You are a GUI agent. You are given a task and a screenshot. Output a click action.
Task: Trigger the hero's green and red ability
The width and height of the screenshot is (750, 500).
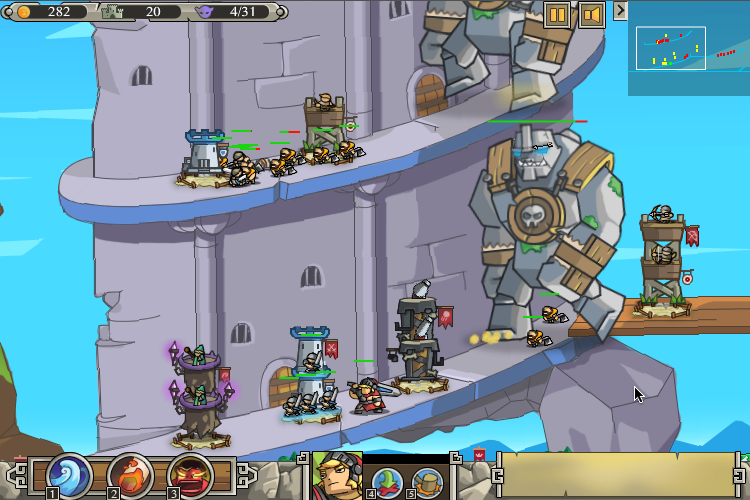(387, 482)
